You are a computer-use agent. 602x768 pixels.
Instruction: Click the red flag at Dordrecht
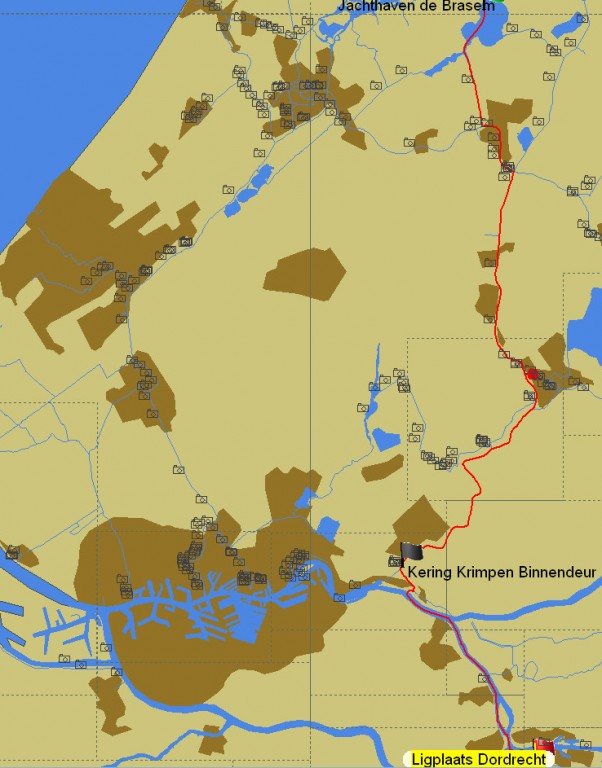coord(544,745)
